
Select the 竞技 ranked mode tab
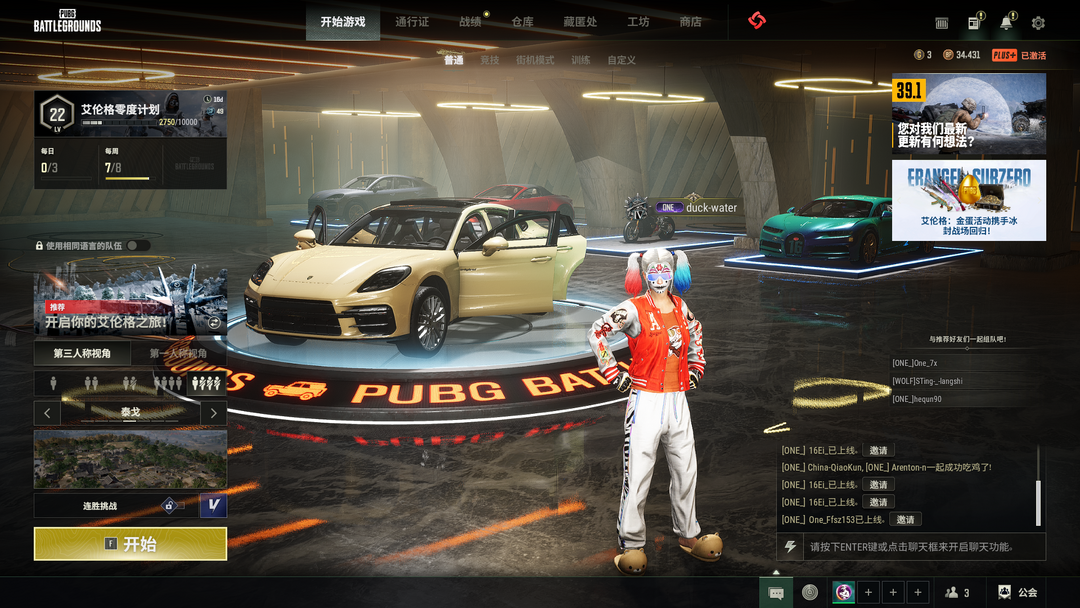[489, 60]
